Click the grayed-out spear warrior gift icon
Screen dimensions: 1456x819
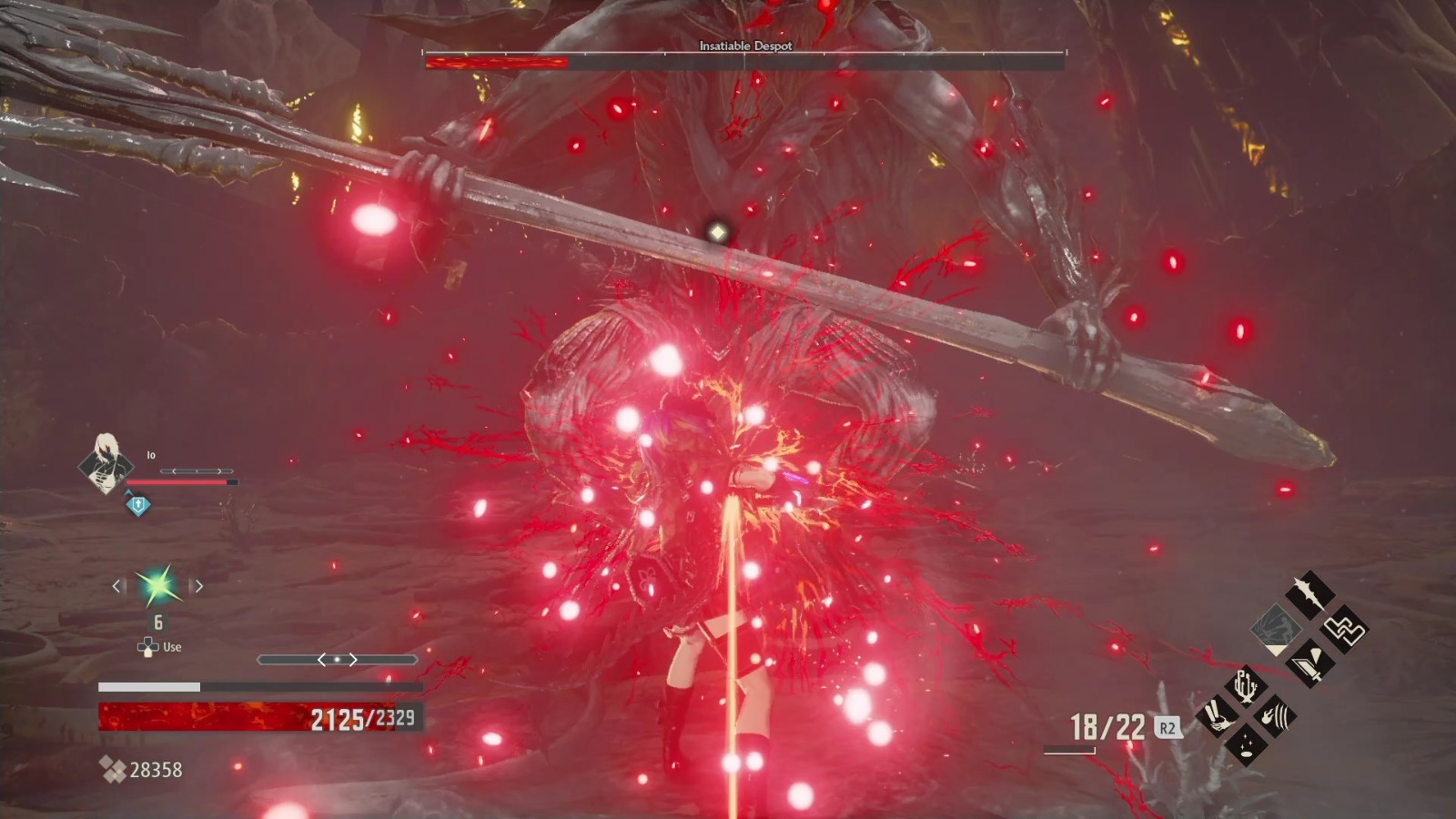1275,631
